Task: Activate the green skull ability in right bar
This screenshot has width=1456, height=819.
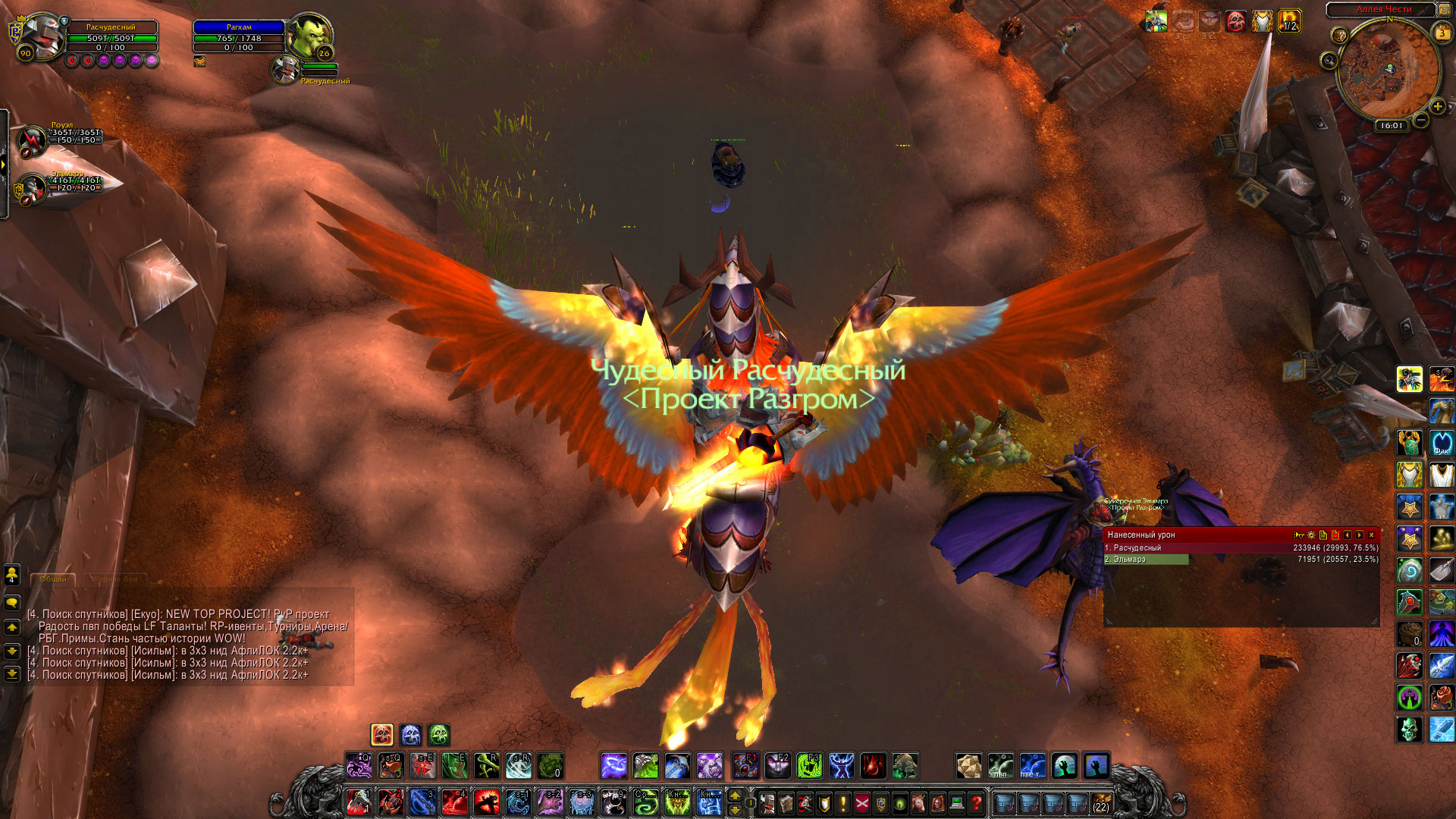Action: tap(1409, 730)
